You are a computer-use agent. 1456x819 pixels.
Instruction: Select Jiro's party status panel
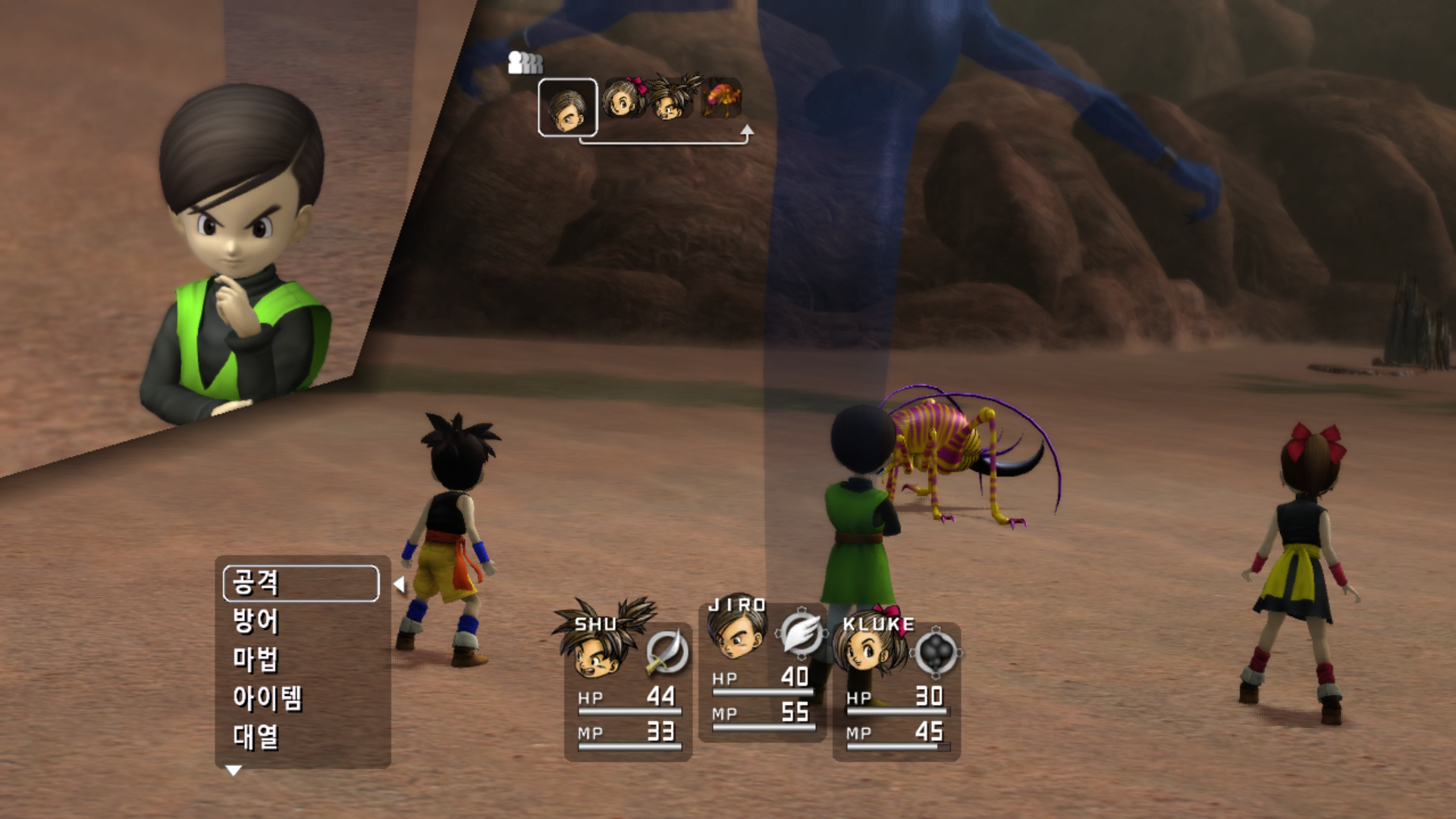click(x=761, y=673)
